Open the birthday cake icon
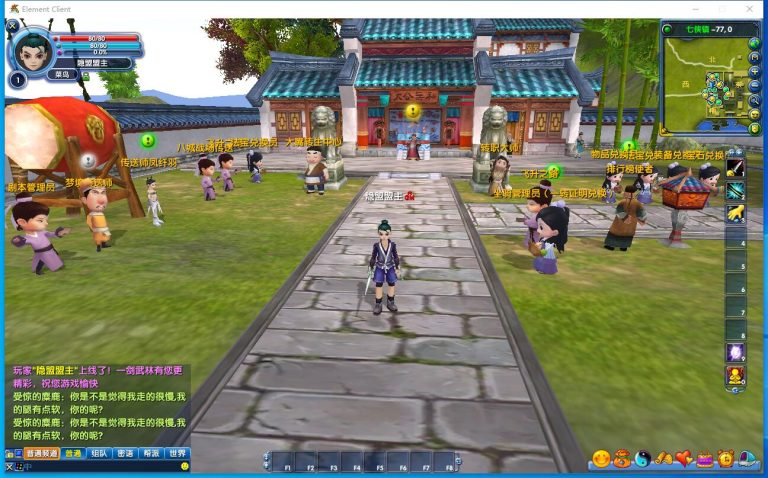 pyautogui.click(x=705, y=459)
